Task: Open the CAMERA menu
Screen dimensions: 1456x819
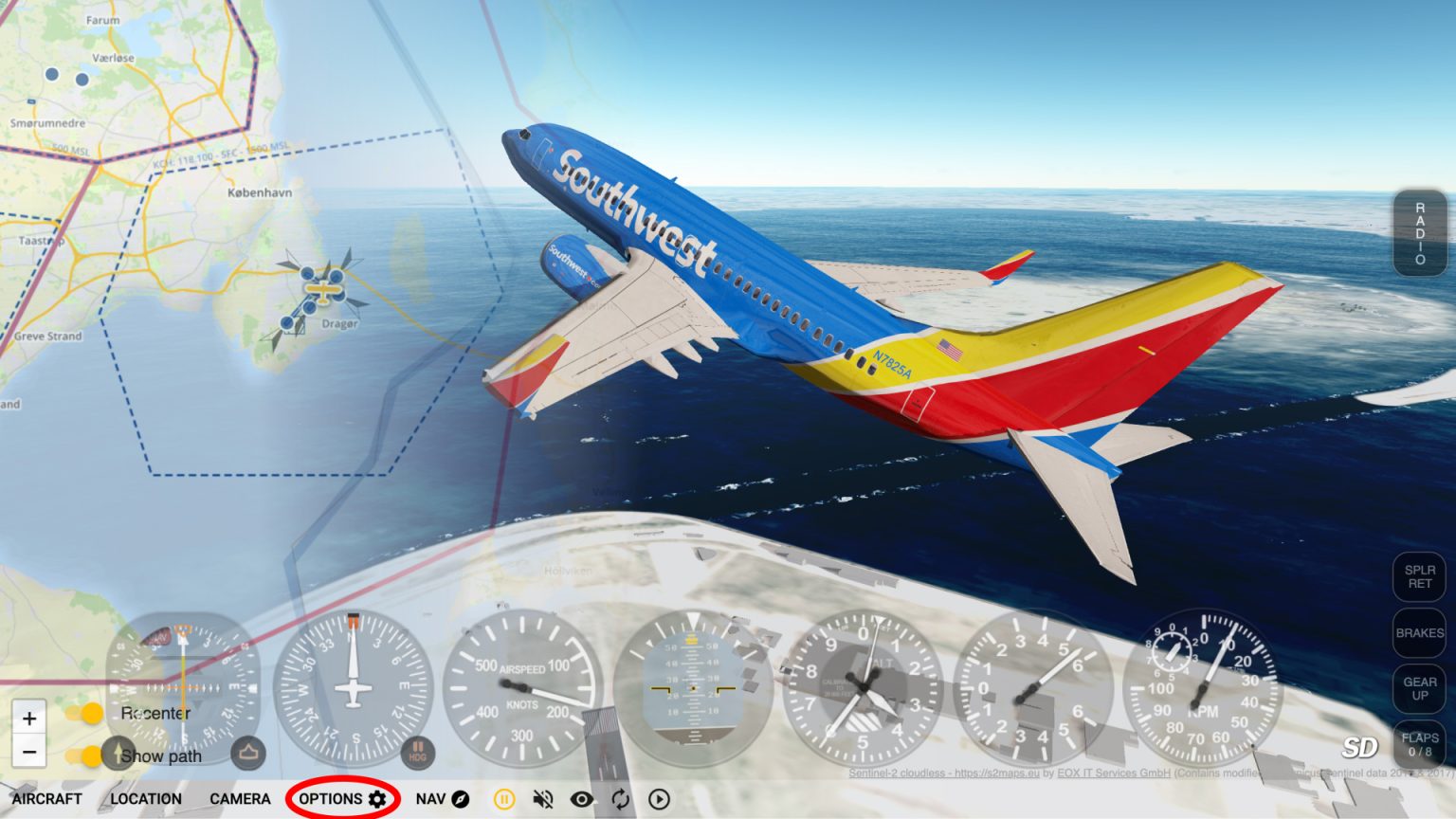Action: tap(240, 799)
